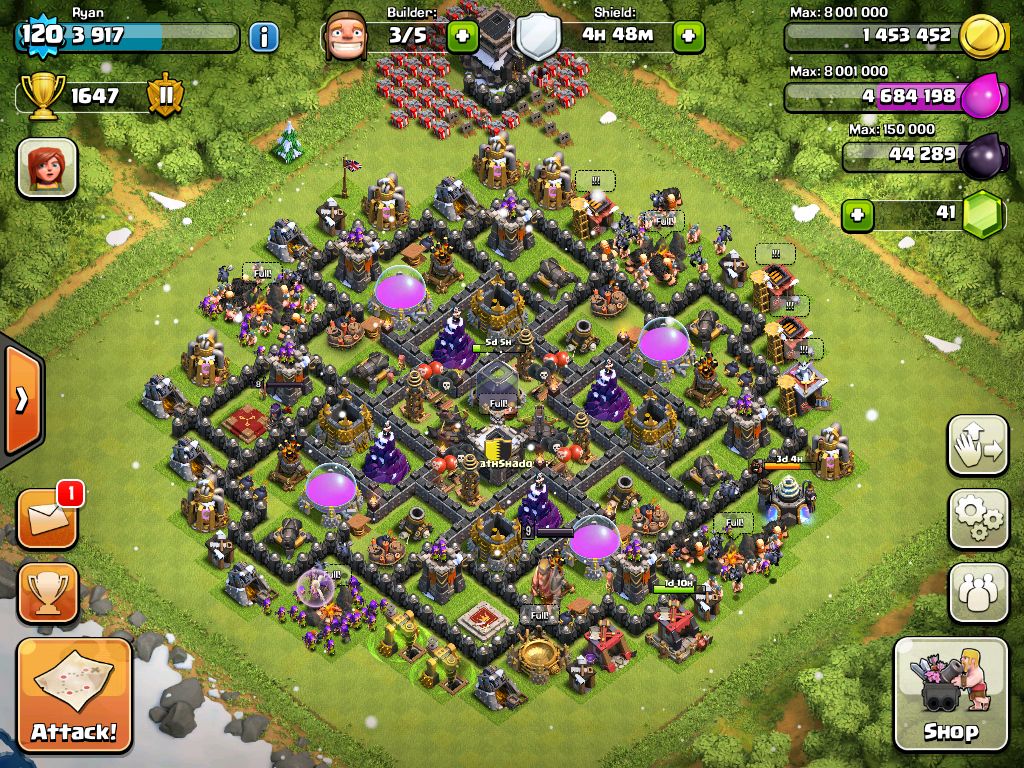
Task: Show player info with blue i button
Action: [263, 38]
